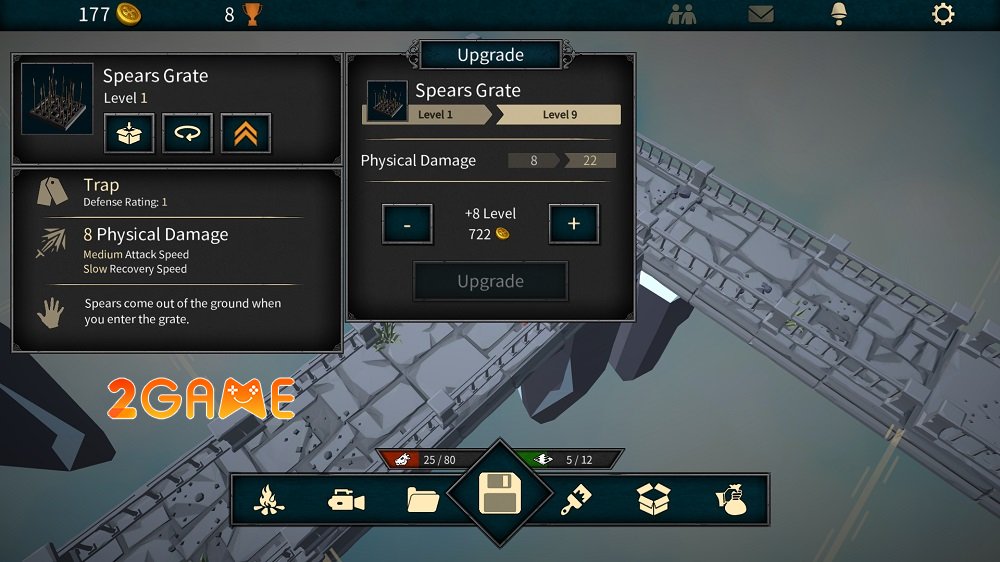Open the open-box toolbar icon
The image size is (1000, 562).
click(x=653, y=500)
